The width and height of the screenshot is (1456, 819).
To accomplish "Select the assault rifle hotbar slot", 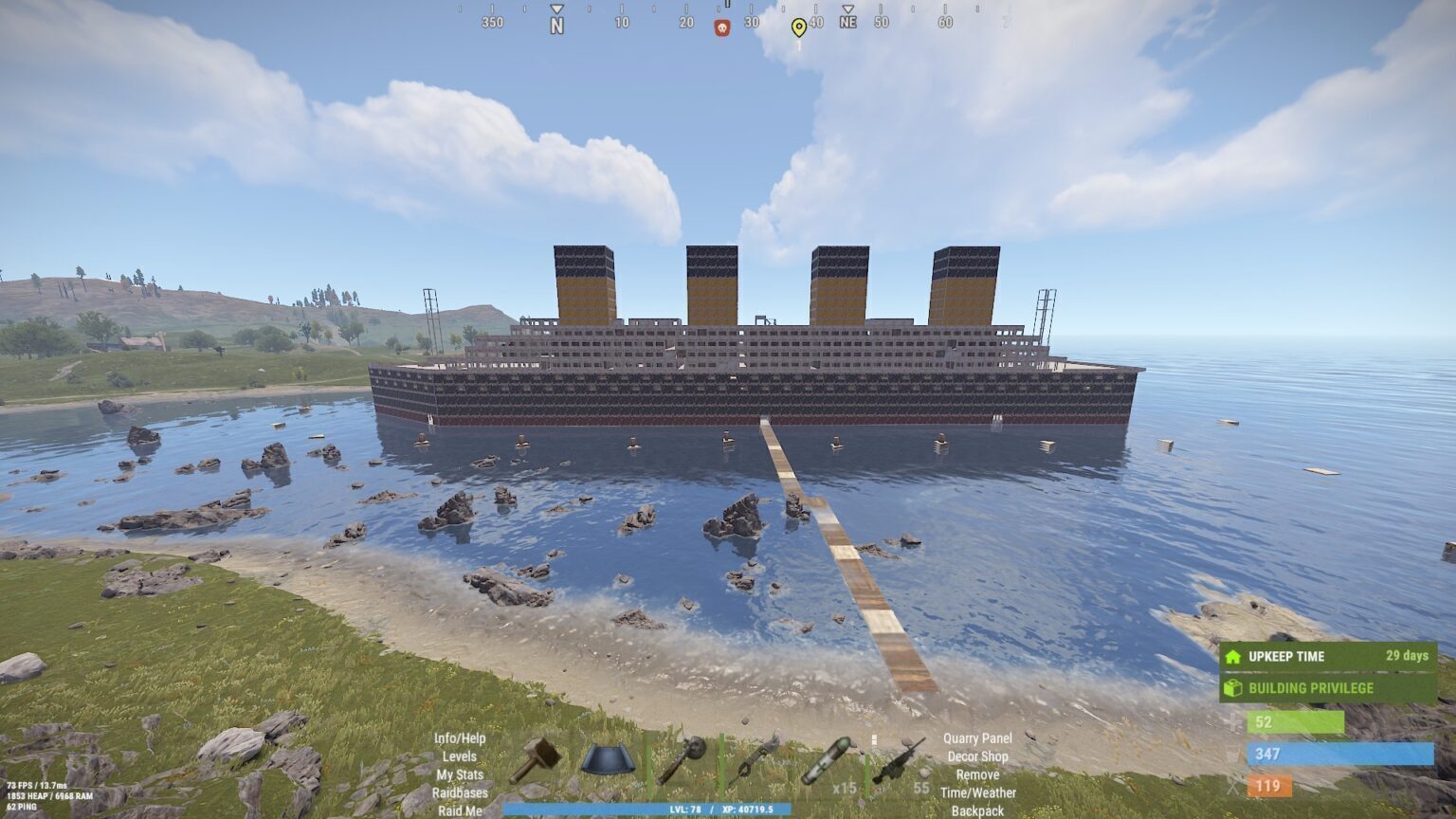I will (897, 760).
